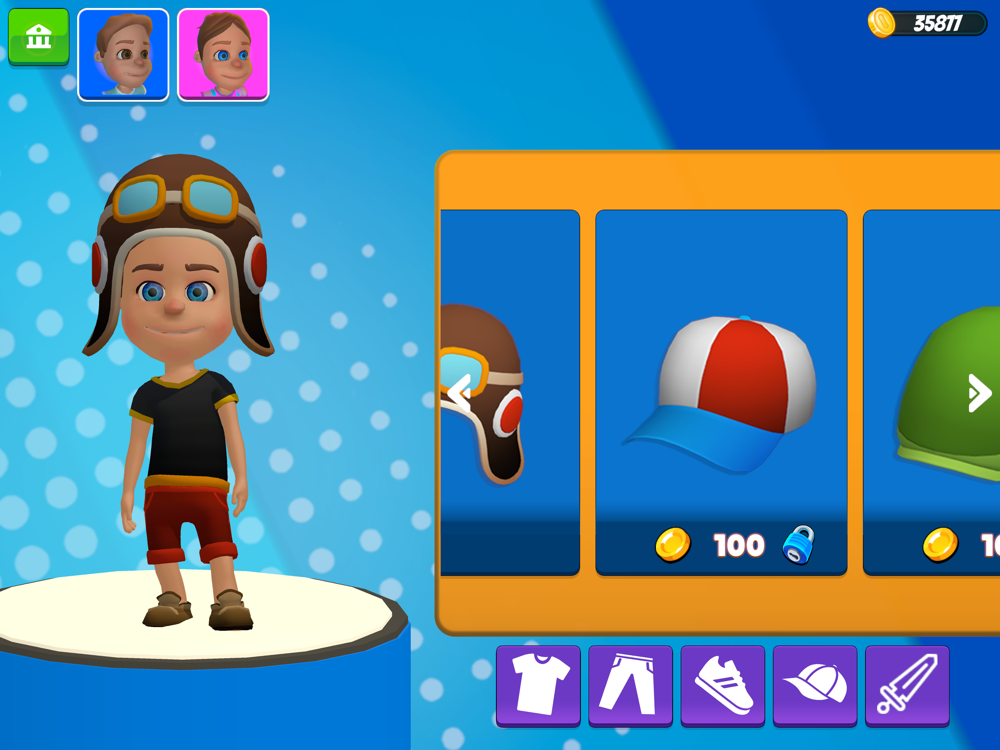Viewport: 1000px width, 750px height.
Task: Go to the green home building button
Action: click(x=39, y=37)
